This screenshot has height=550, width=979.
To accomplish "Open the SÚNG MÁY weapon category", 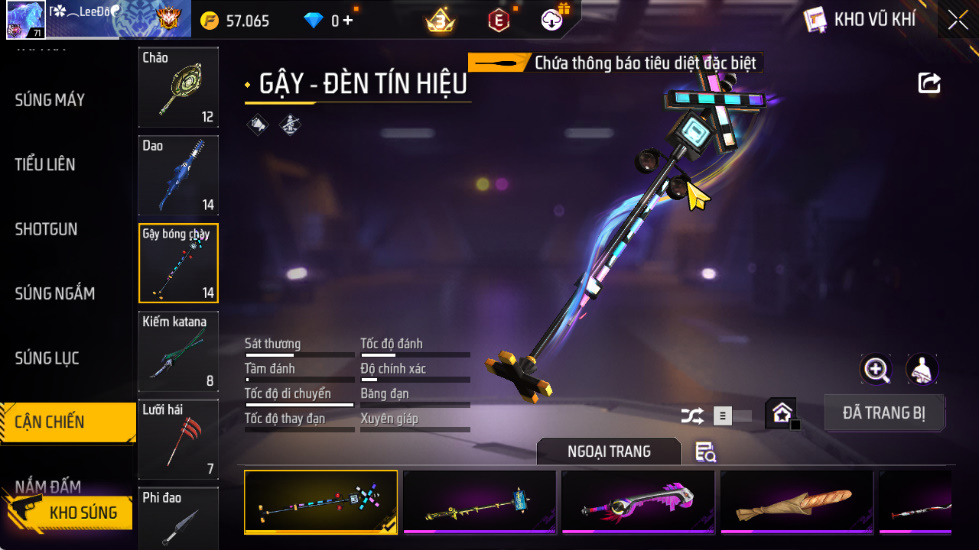I will 50,100.
